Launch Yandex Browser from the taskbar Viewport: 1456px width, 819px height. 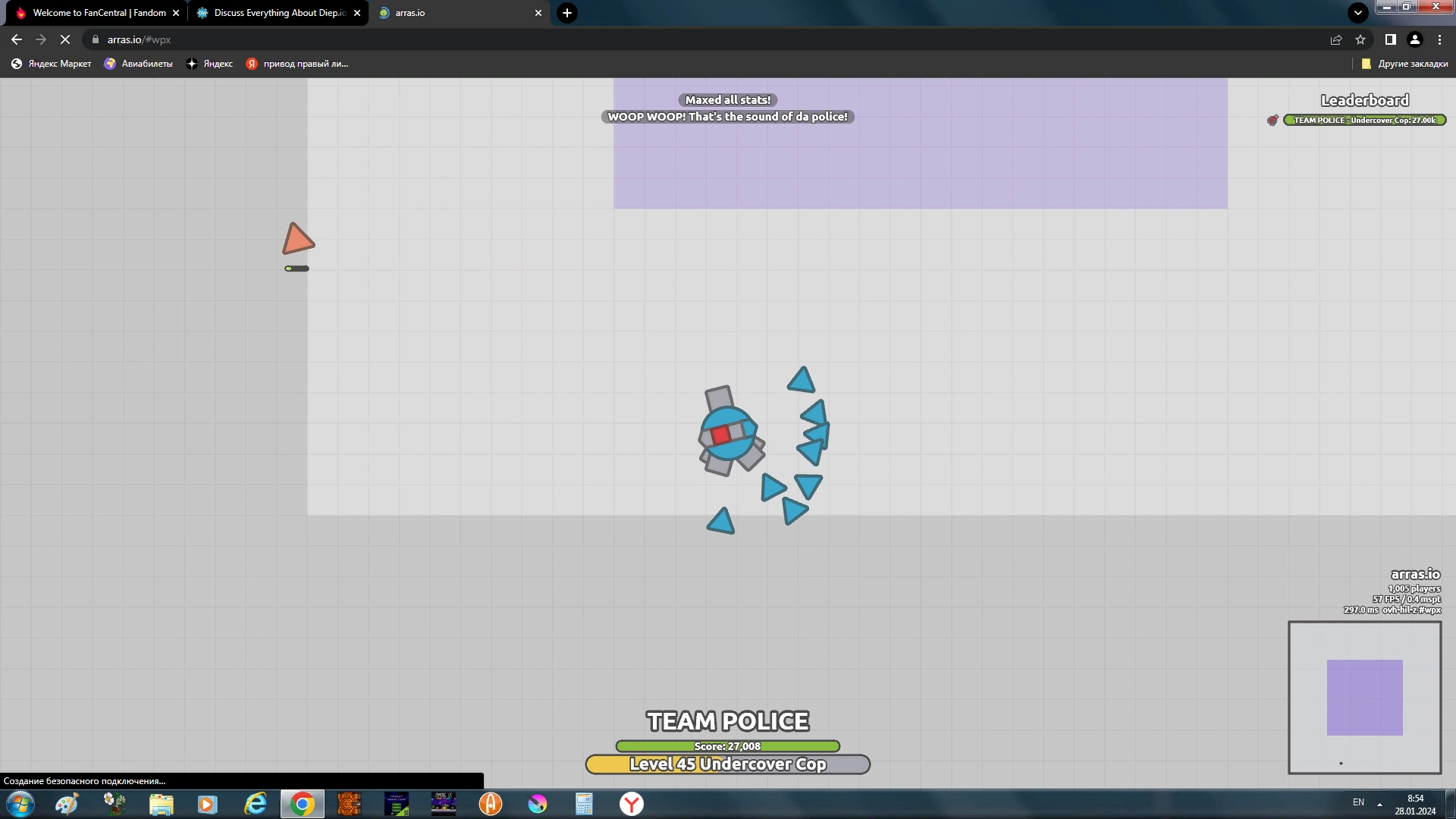[631, 804]
